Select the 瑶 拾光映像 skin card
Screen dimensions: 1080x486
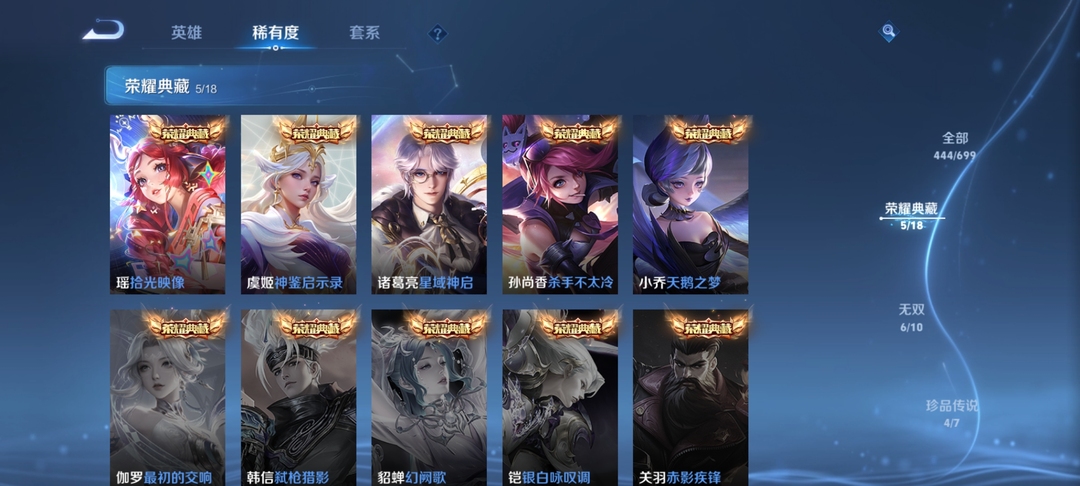(168, 205)
